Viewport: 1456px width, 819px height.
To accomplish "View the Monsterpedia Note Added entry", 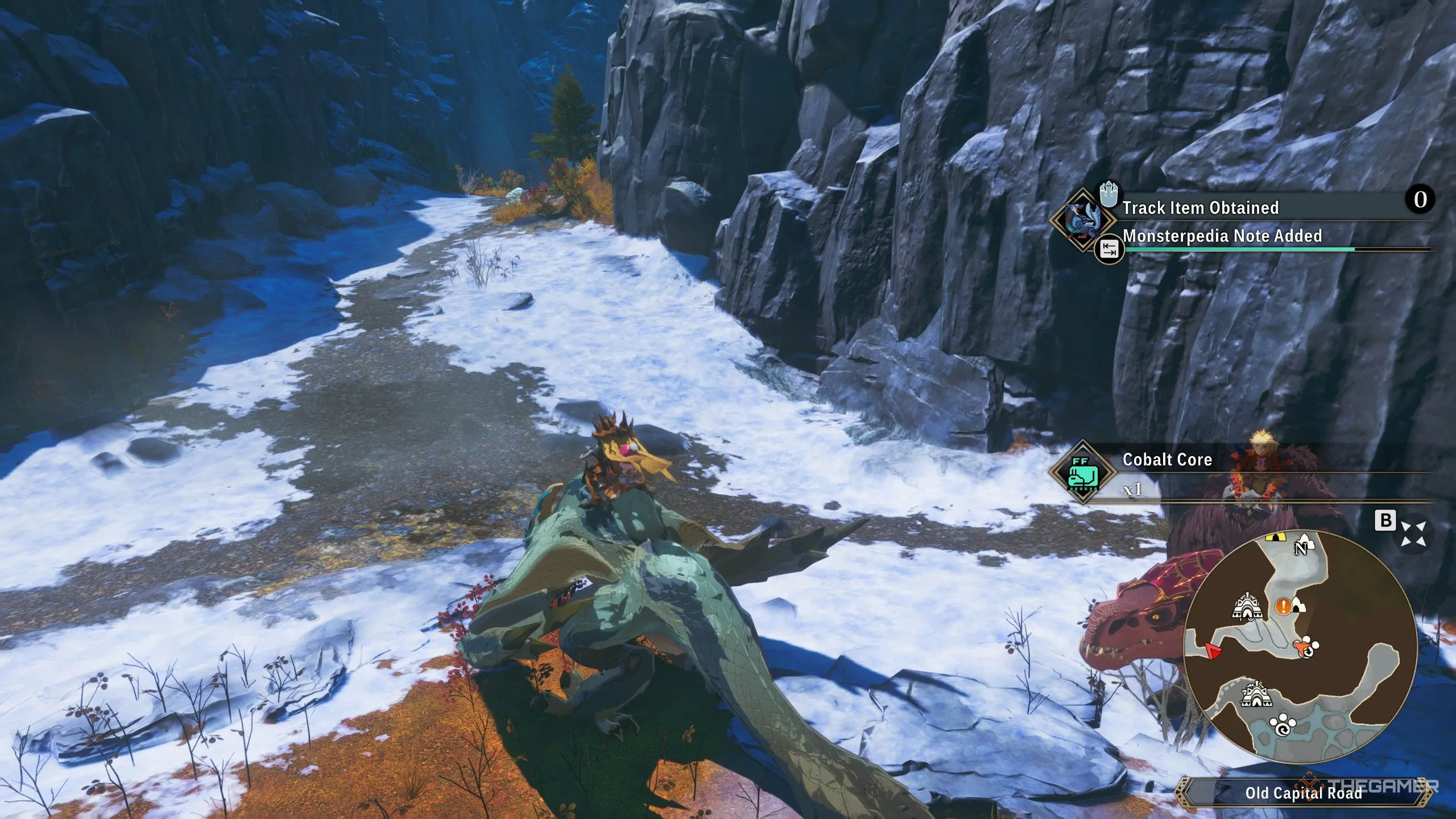I will tap(1222, 236).
